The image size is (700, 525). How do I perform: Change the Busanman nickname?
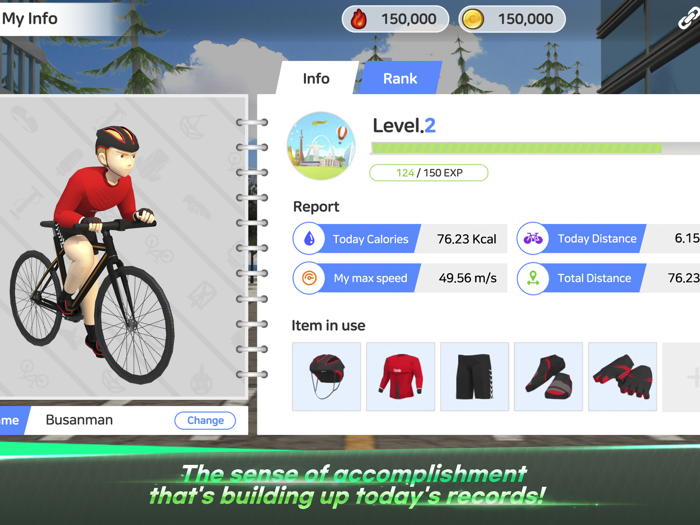(205, 420)
